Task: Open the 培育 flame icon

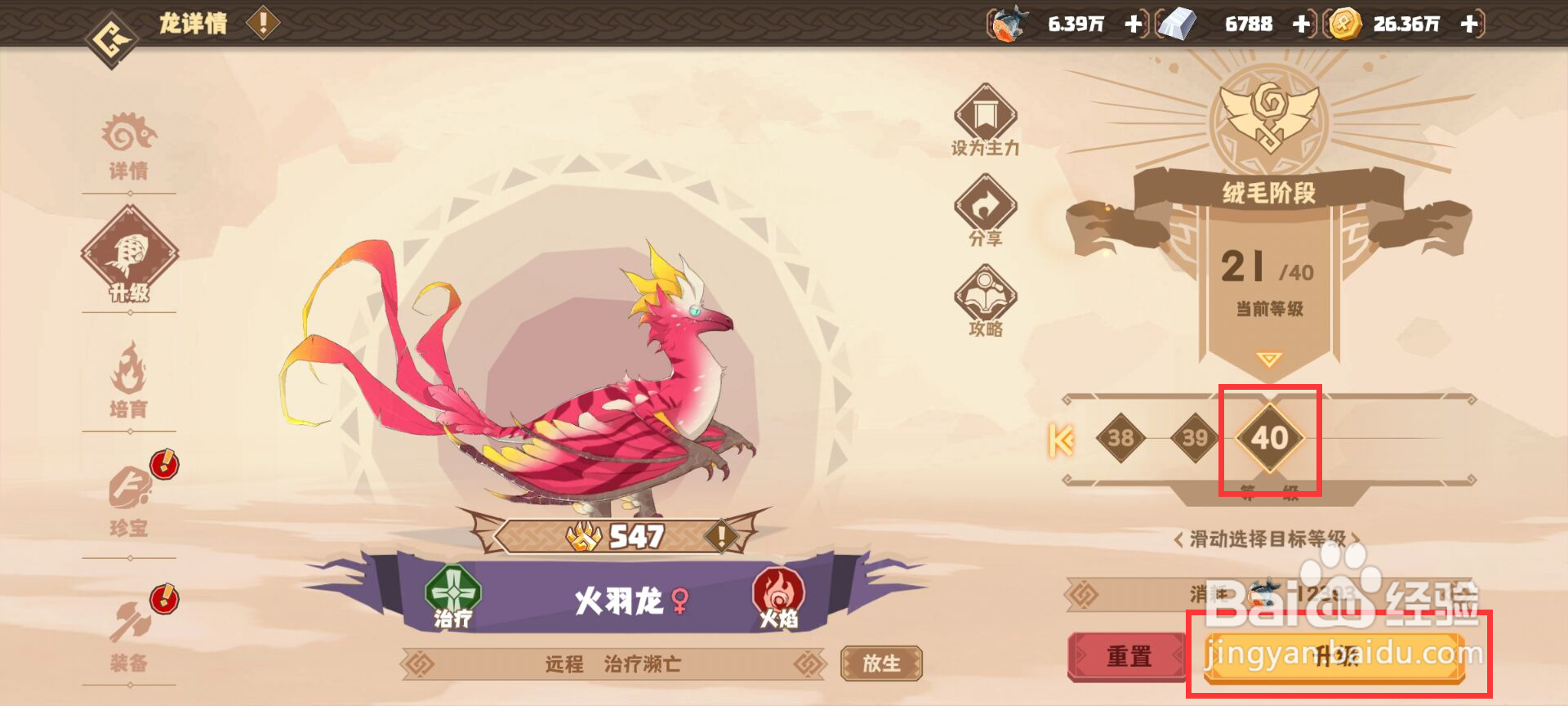Action: 129,372
